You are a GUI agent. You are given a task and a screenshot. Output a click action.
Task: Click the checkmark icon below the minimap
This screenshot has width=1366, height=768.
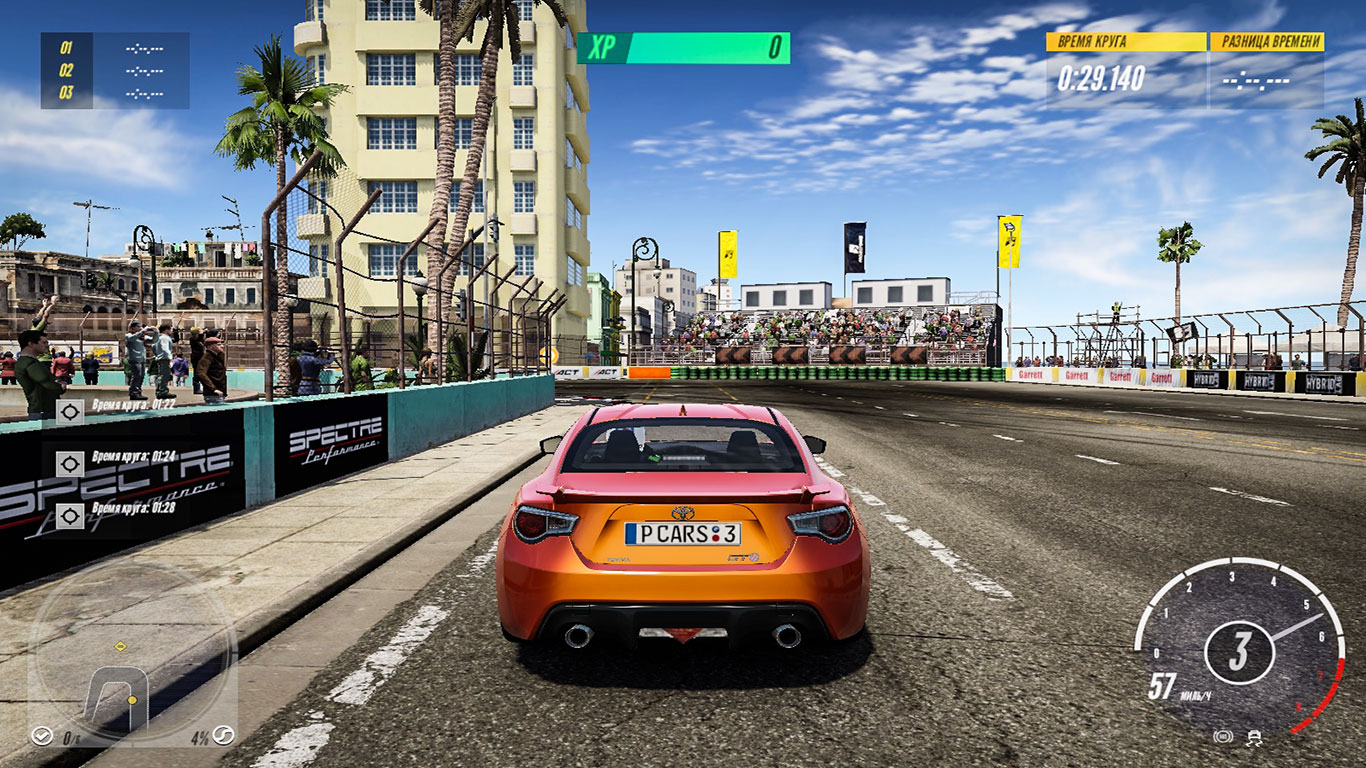(x=41, y=737)
